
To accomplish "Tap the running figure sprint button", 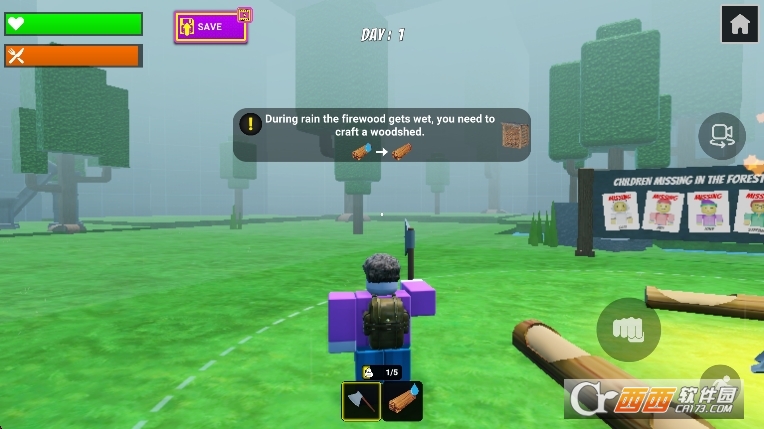I will 721,385.
